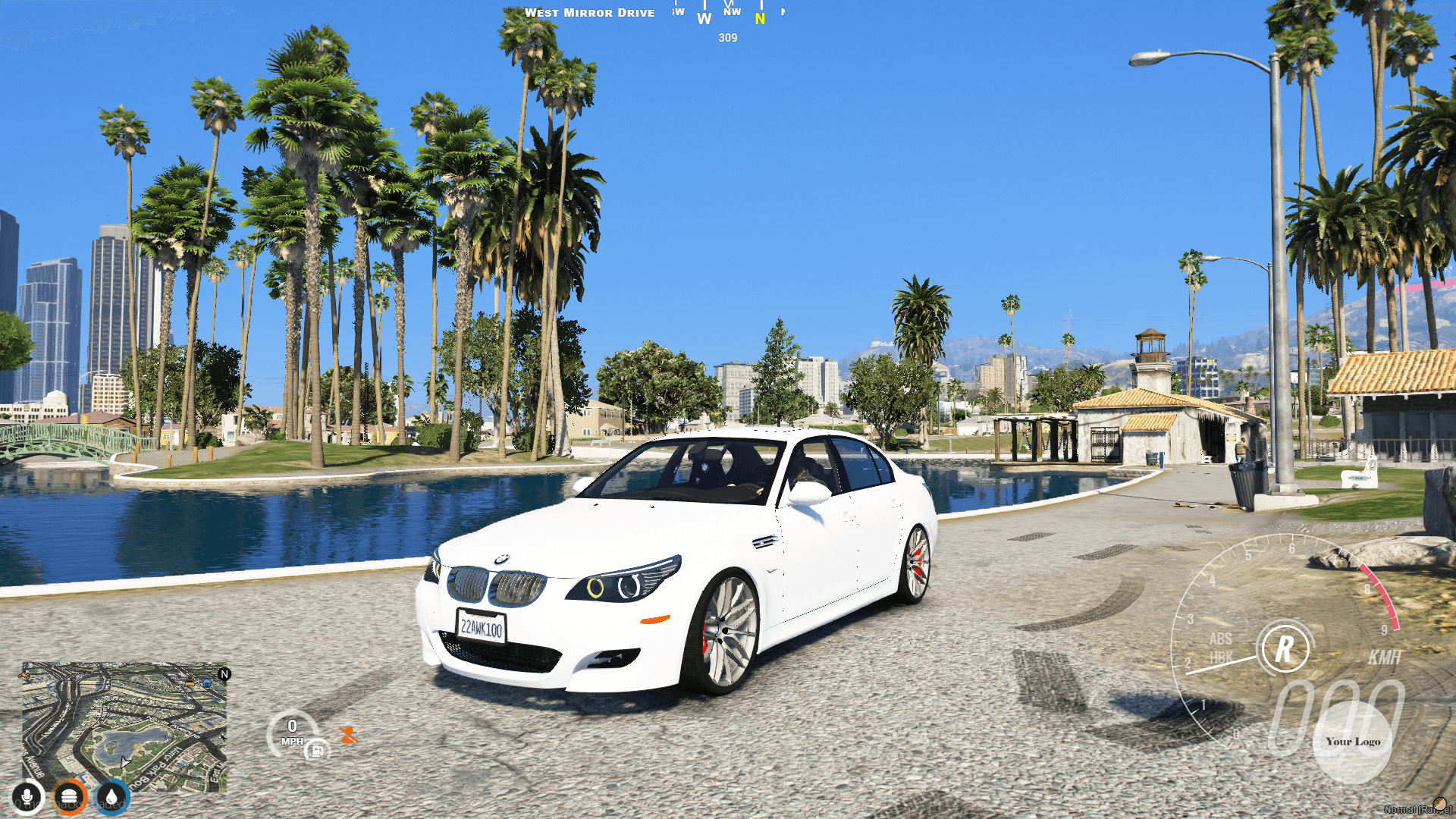
Task: Toggle the microphone voice icon
Action: (27, 796)
